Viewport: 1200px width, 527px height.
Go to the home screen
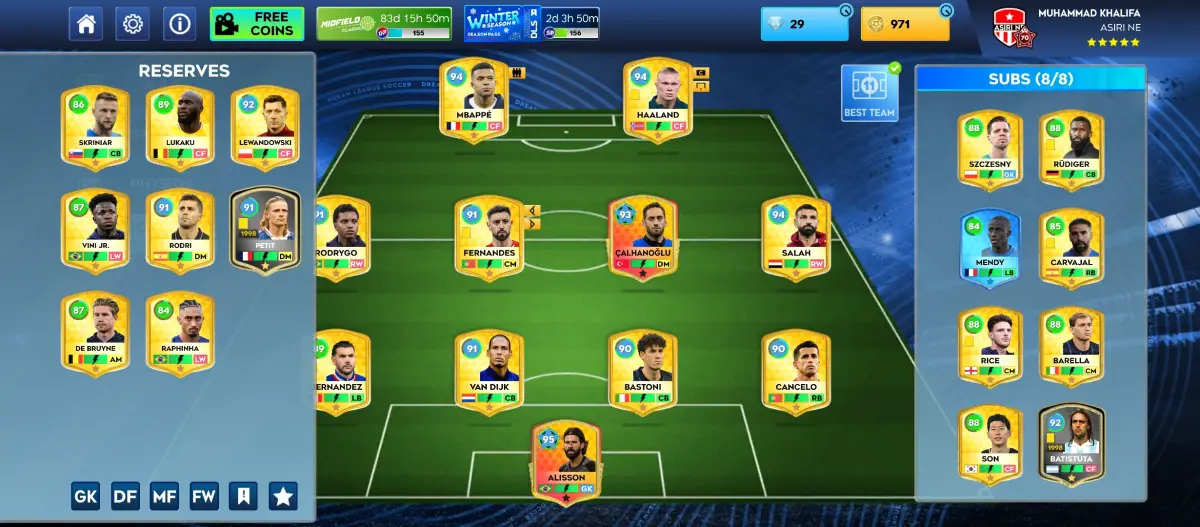86,24
